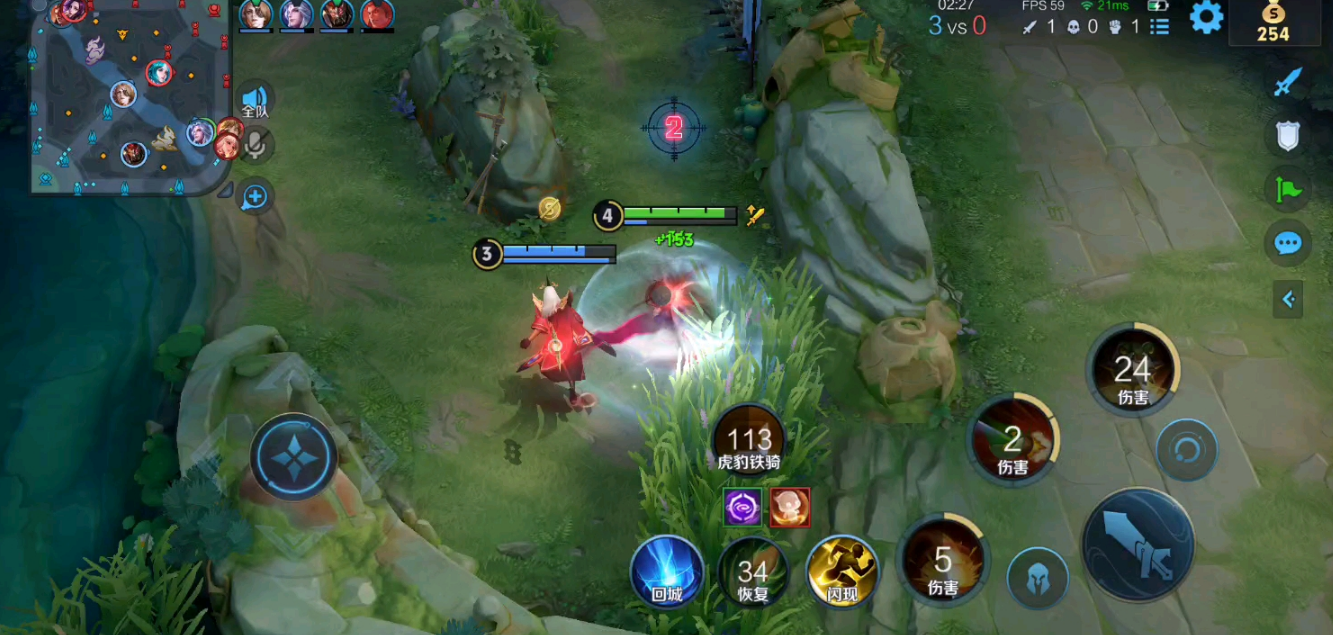
Task: Open the settings gear menu
Action: tap(1206, 18)
